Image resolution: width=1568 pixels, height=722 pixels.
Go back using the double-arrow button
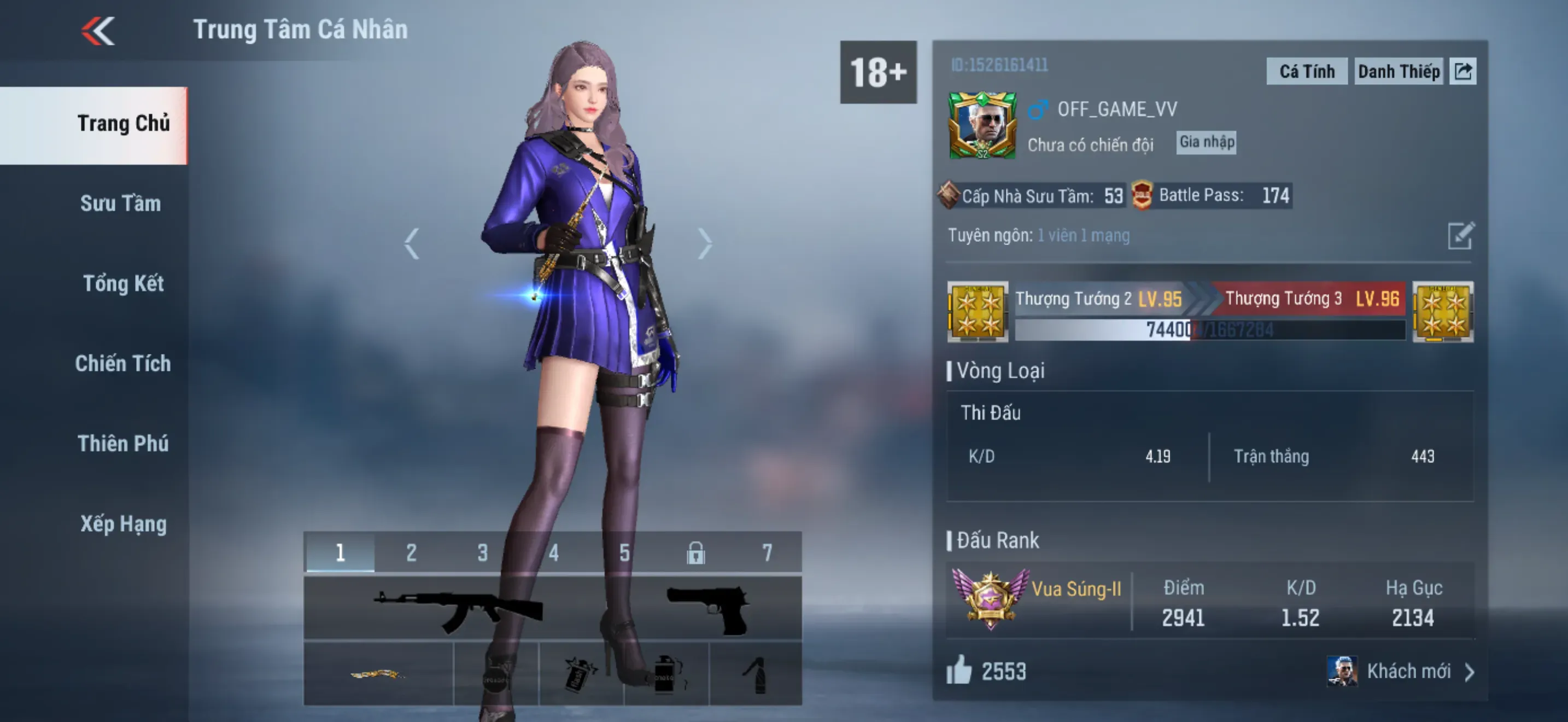[98, 31]
